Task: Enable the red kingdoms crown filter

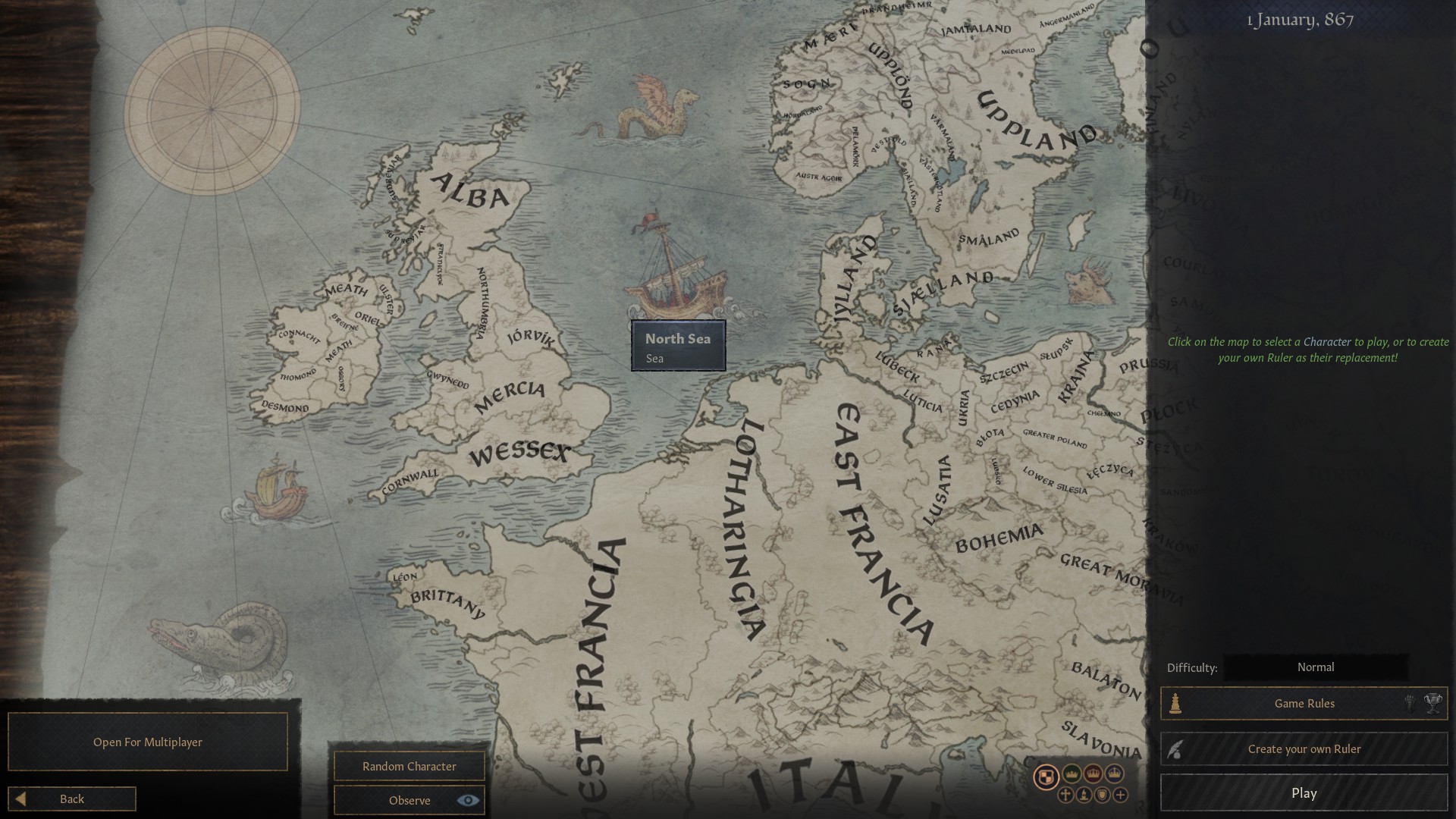Action: (1091, 774)
